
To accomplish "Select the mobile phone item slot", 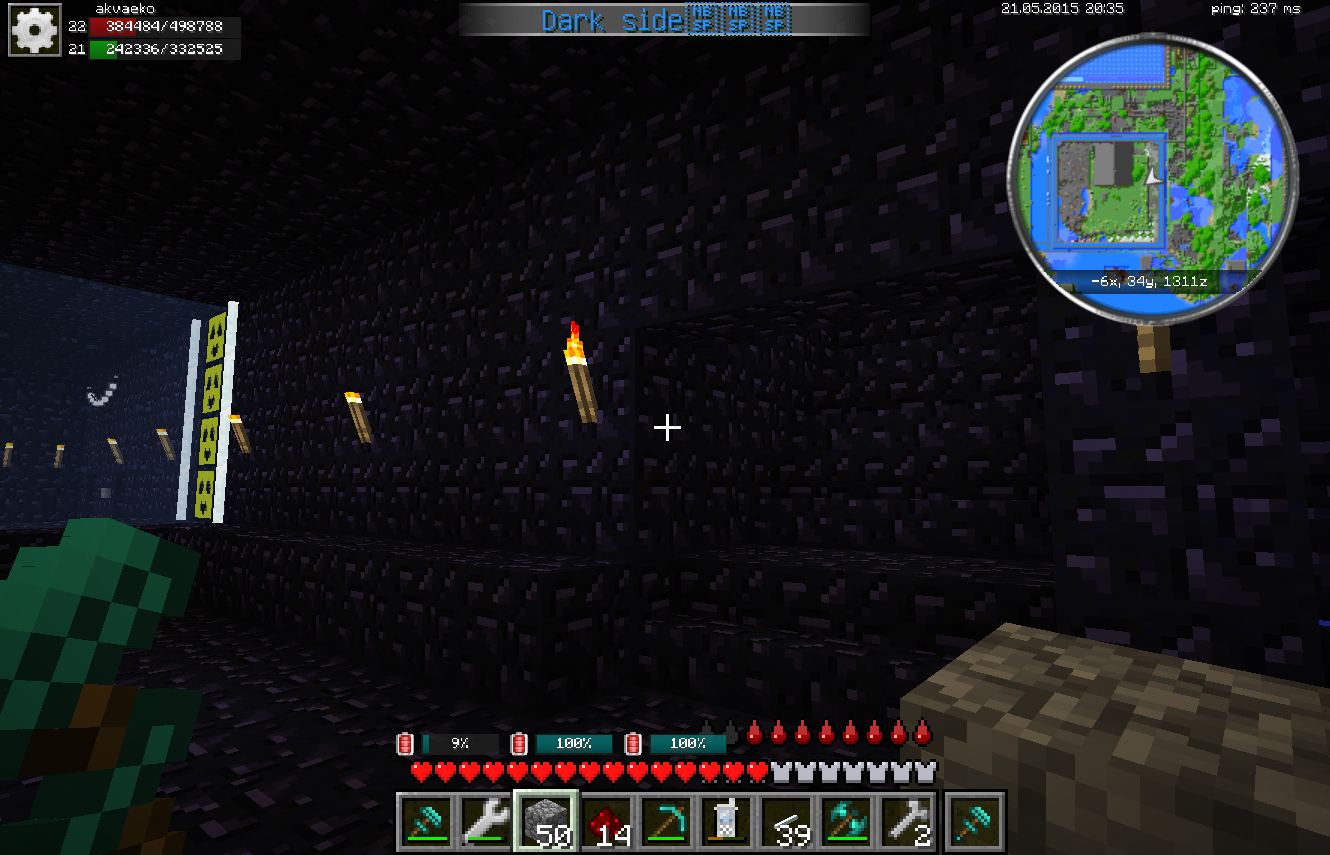I will coord(726,821).
